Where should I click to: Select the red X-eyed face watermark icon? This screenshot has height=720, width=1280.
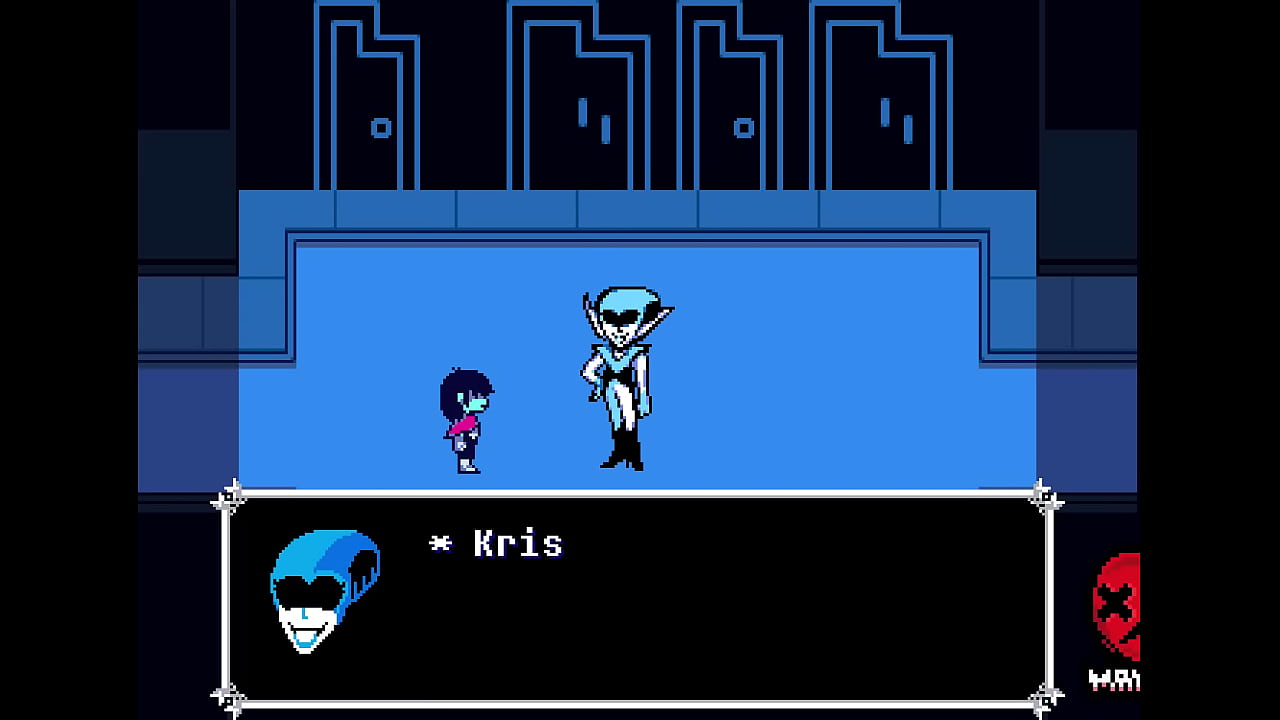click(x=1120, y=600)
